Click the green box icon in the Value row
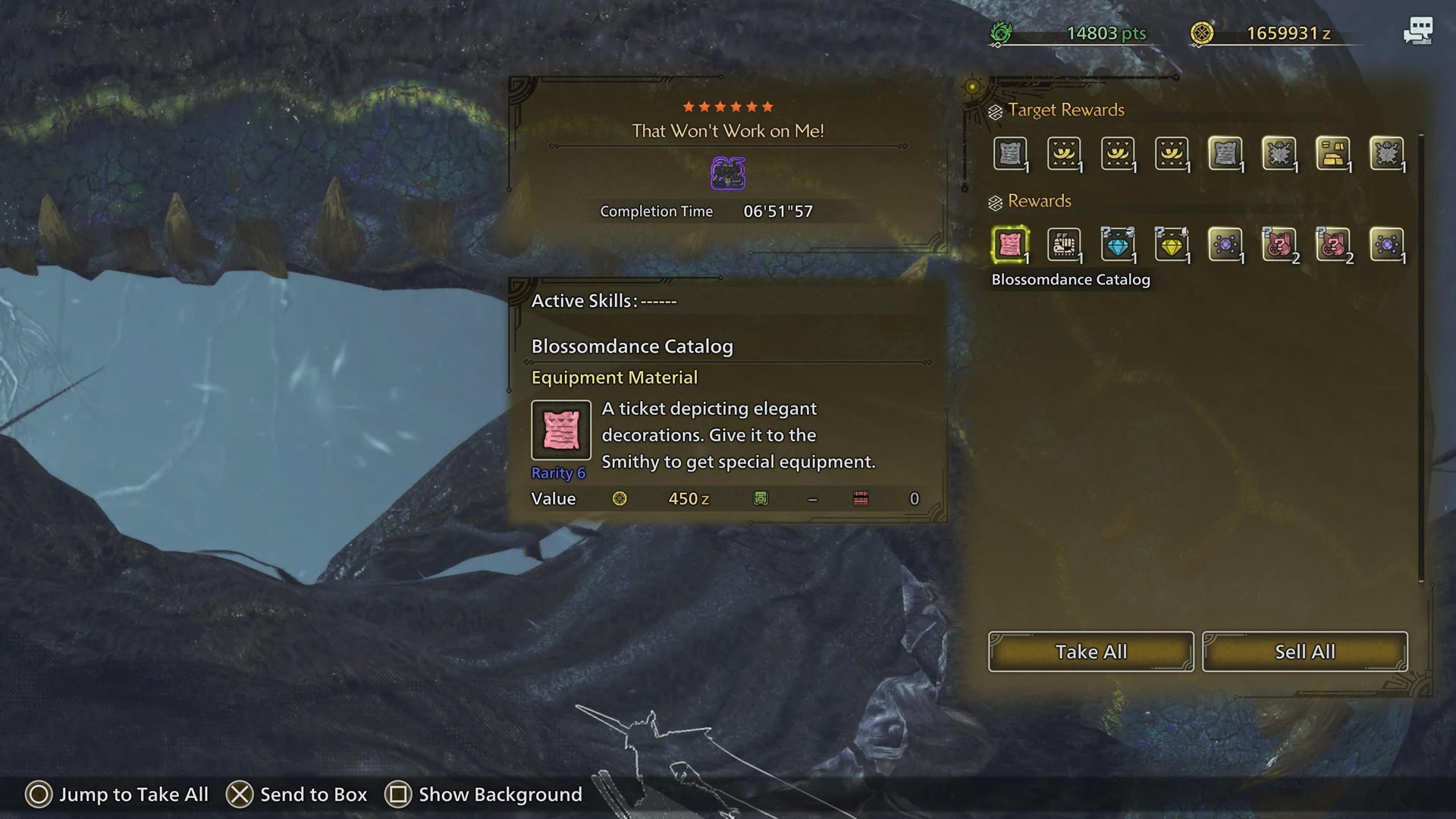Viewport: 1456px width, 819px height. pyautogui.click(x=761, y=498)
